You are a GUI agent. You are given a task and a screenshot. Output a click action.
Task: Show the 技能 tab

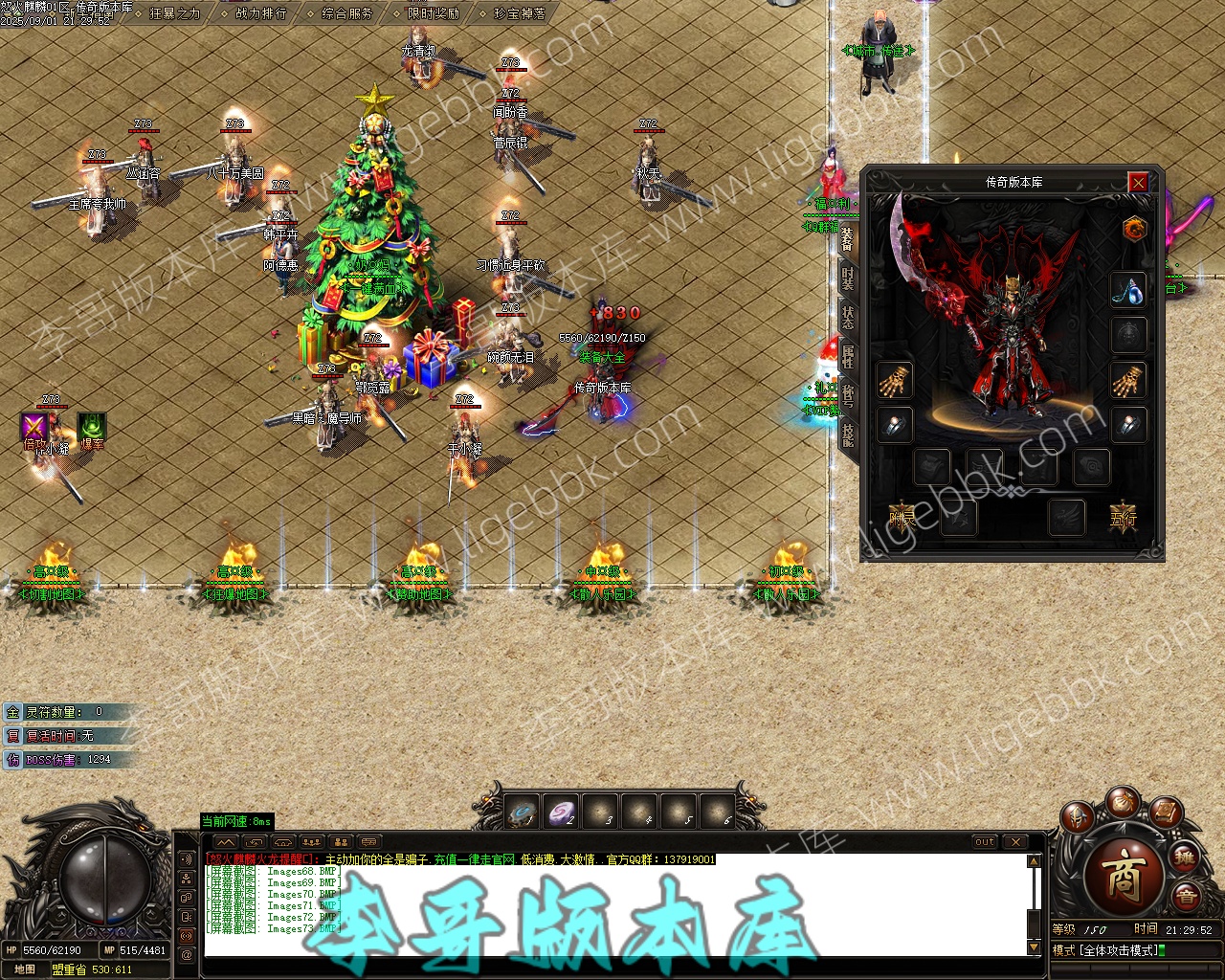[x=848, y=435]
